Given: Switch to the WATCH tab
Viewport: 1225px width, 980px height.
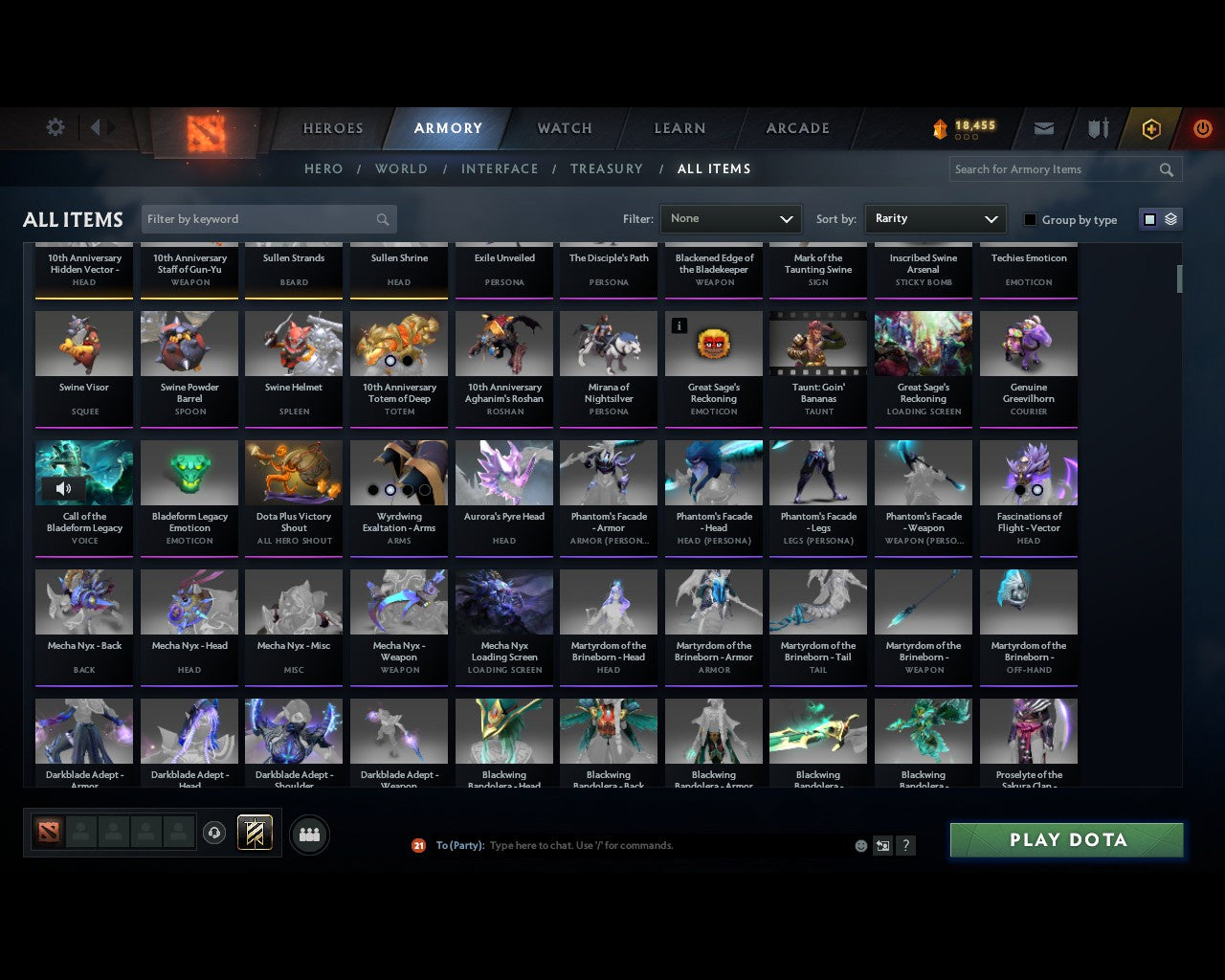Looking at the screenshot, I should click(x=564, y=128).
